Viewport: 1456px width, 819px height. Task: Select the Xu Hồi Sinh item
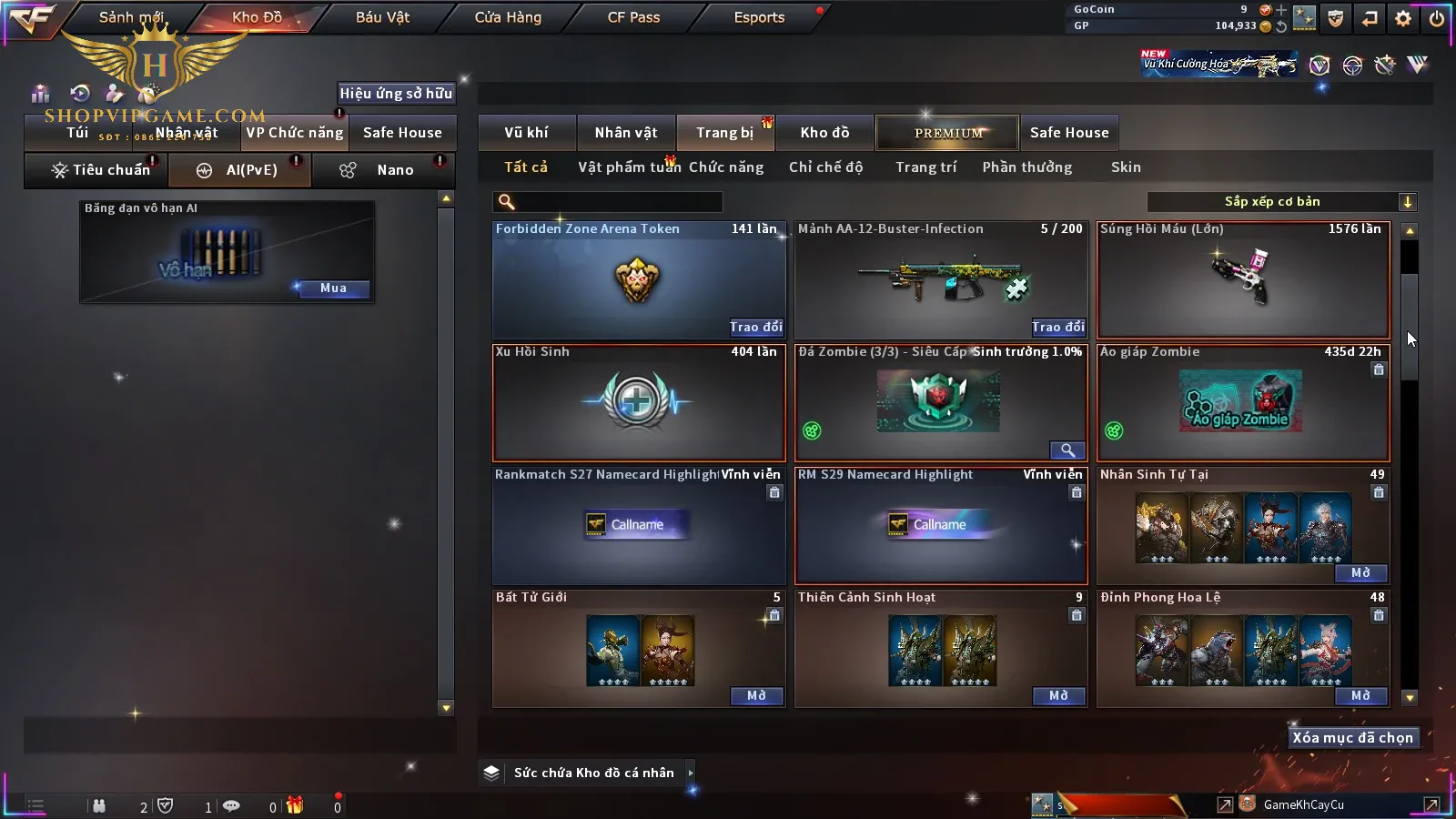pos(638,402)
